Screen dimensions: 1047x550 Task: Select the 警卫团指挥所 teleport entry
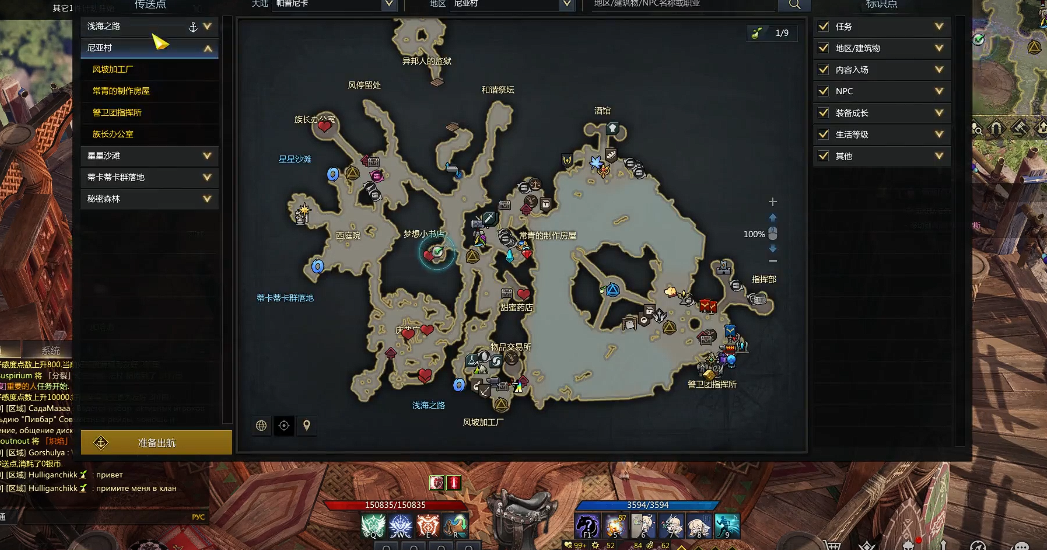point(117,112)
